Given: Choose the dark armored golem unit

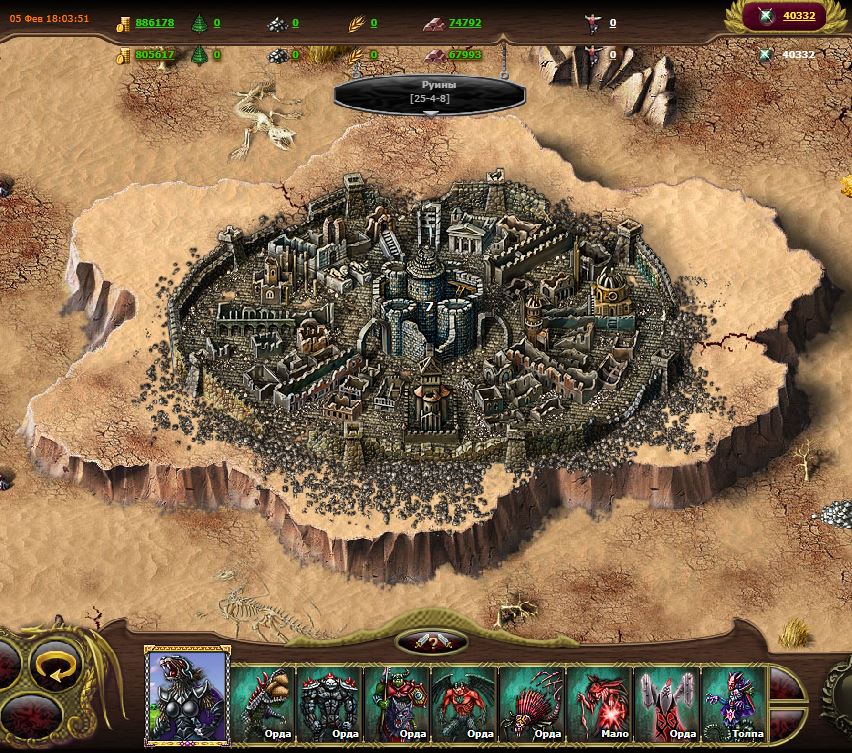Looking at the screenshot, I should (x=330, y=702).
